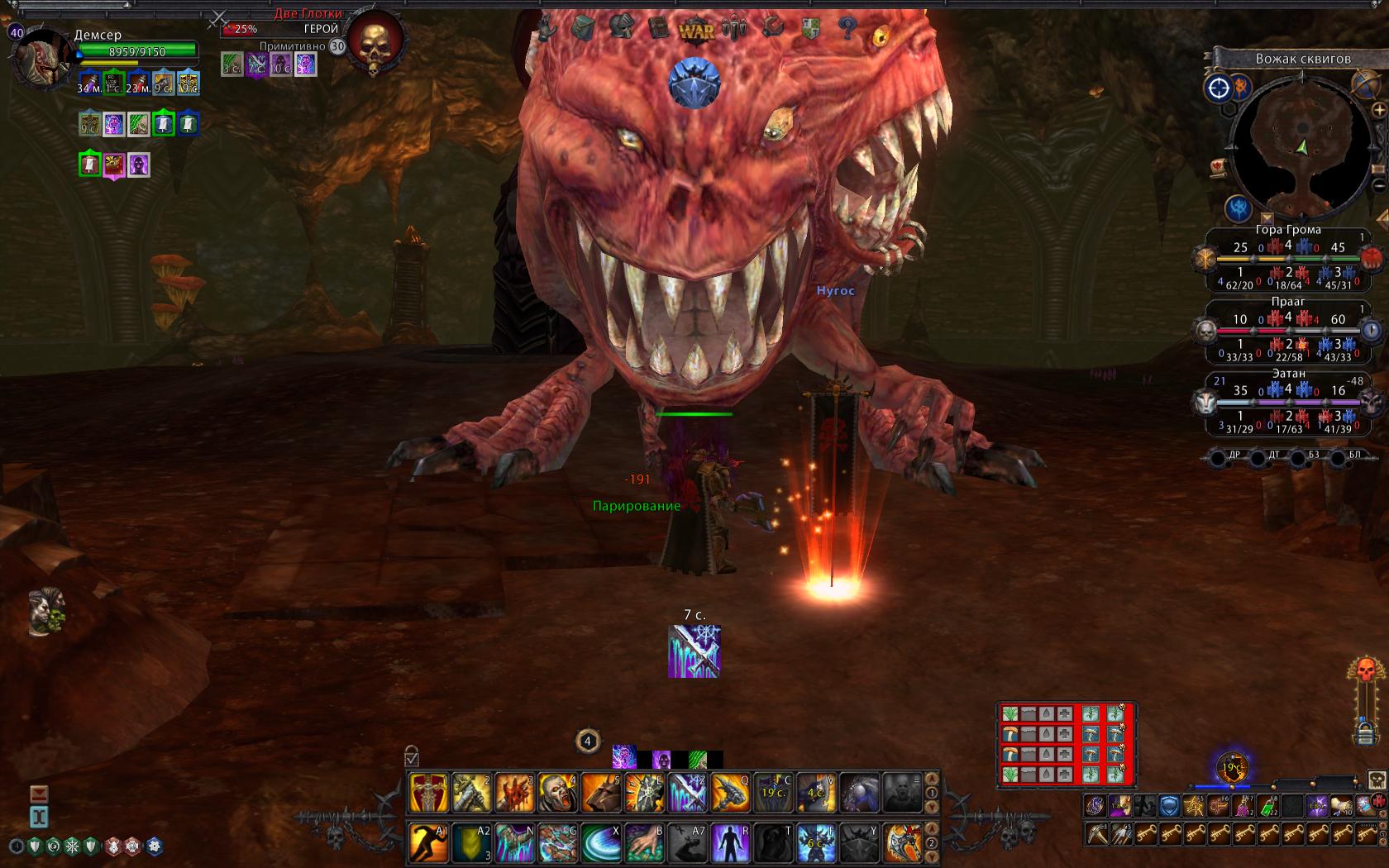Click the minimap plus zoom button

(1377, 110)
